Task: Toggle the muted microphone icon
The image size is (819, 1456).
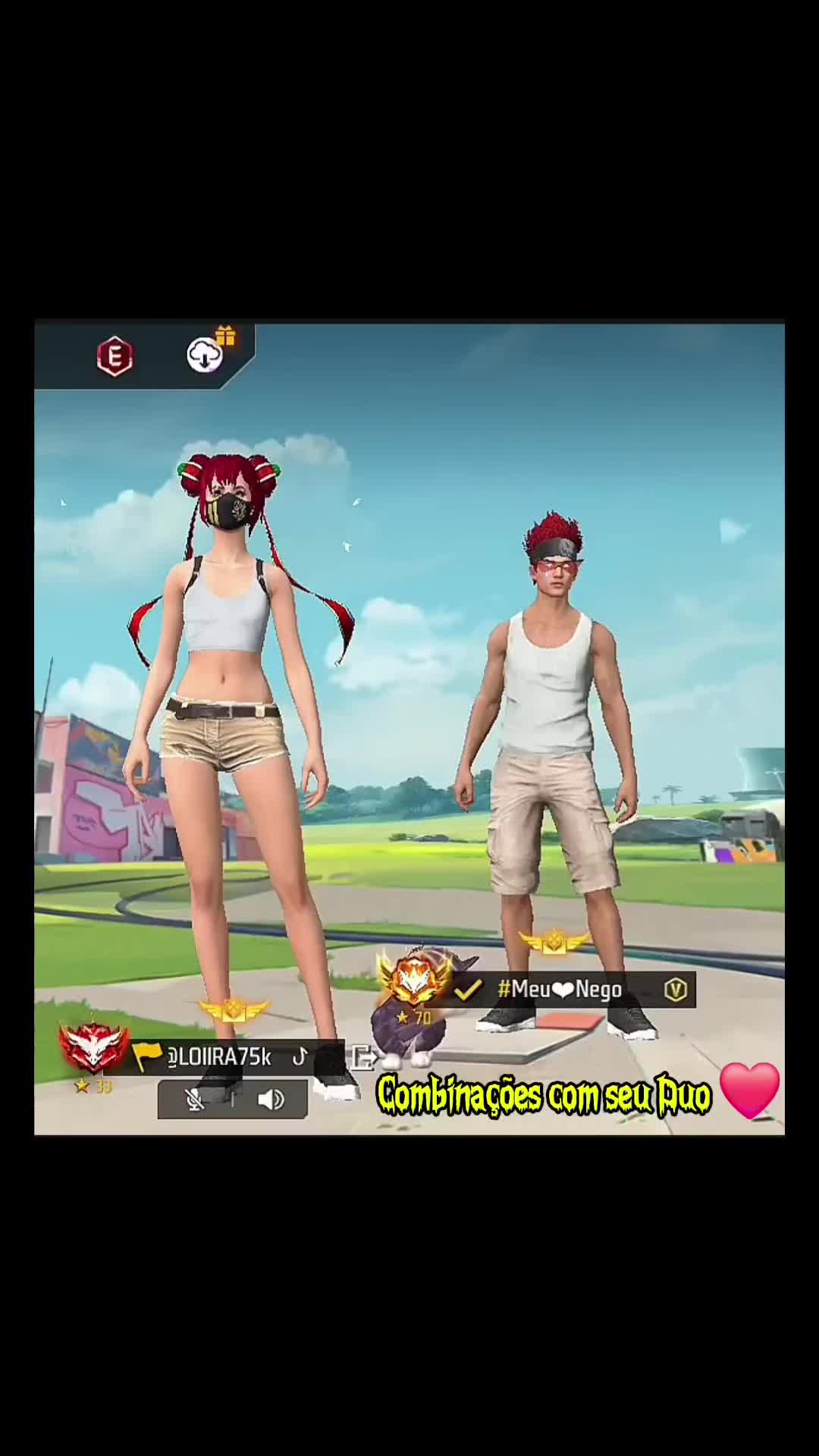Action: [195, 1100]
